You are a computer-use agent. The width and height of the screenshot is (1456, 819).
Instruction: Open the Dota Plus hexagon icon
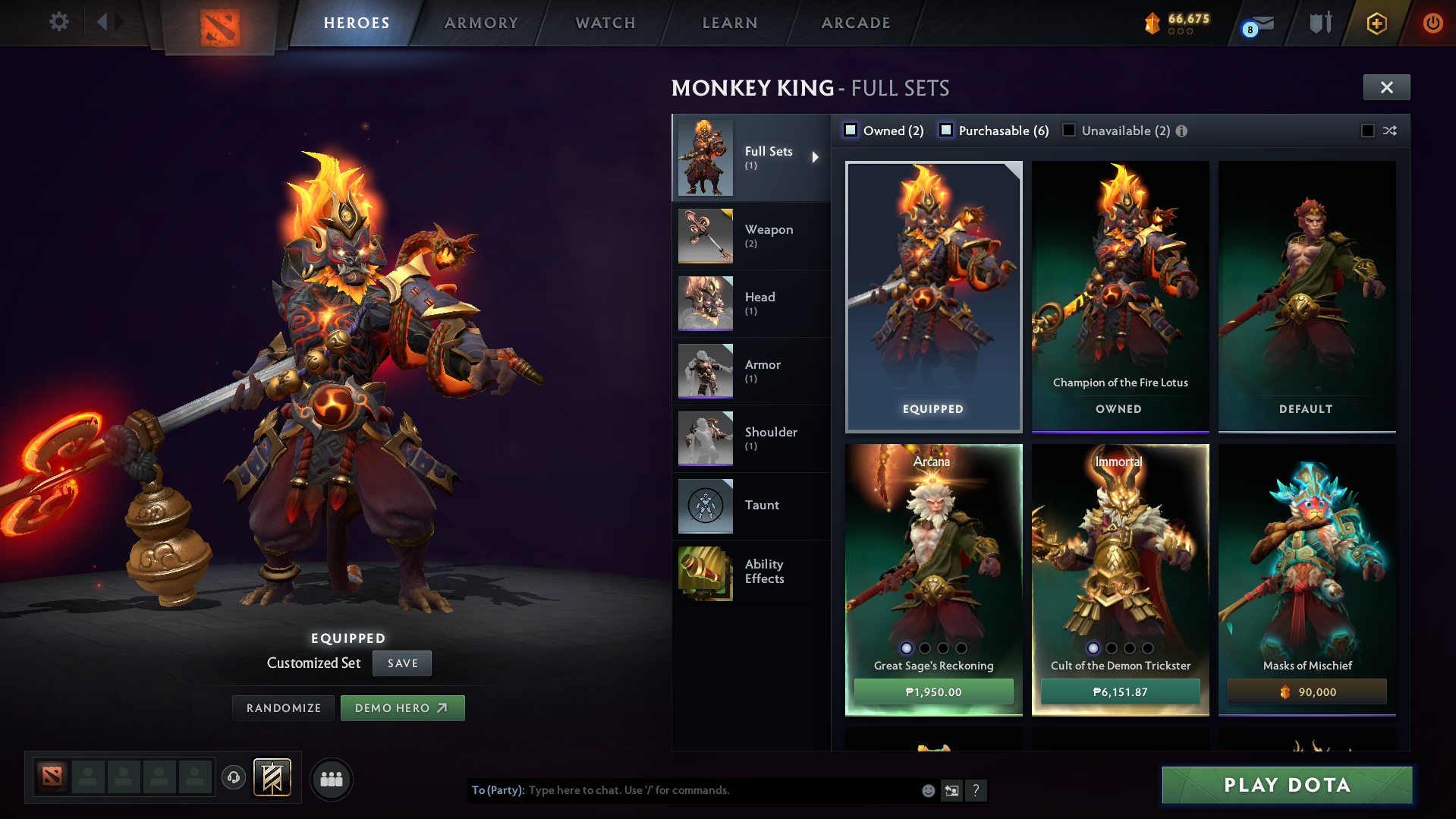pos(1376,23)
